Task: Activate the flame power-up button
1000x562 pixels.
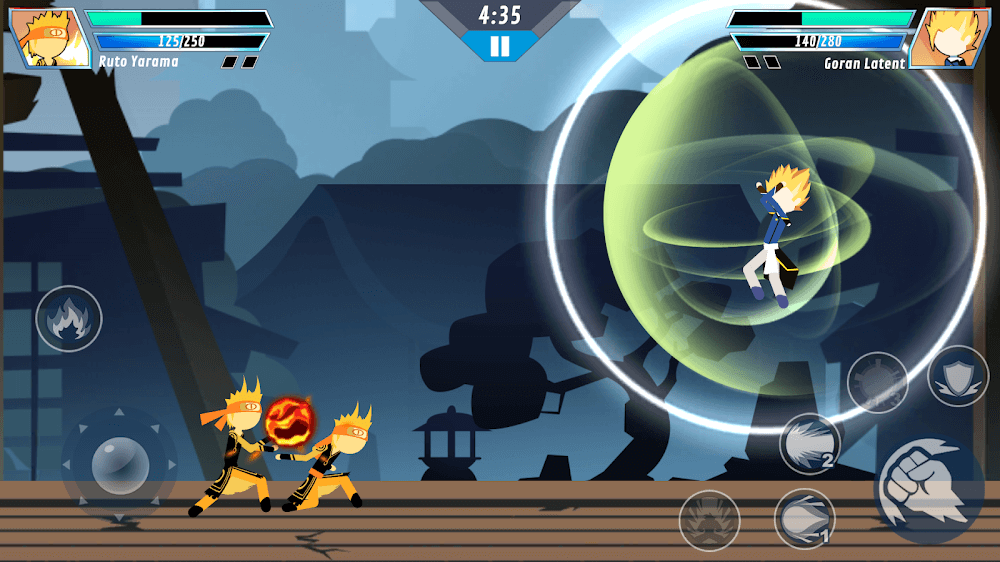Action: (x=69, y=319)
